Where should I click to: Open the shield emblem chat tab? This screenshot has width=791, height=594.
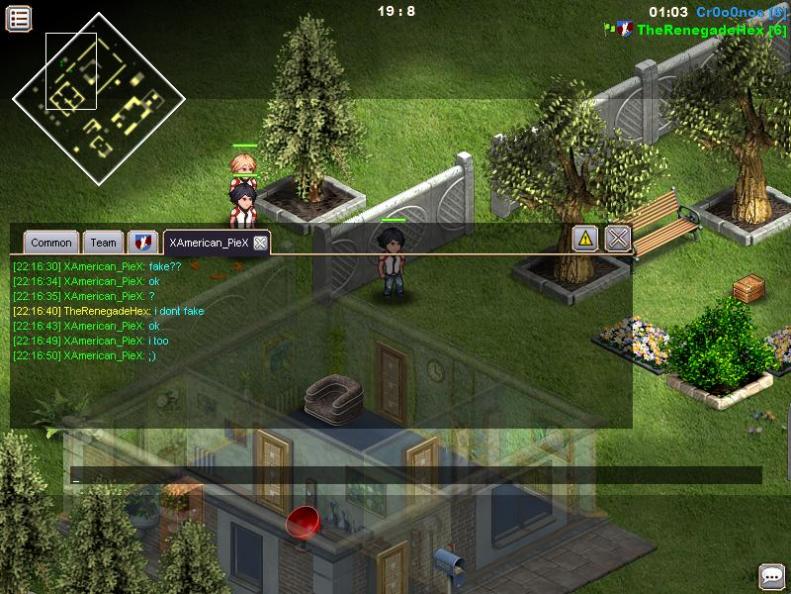pyautogui.click(x=144, y=242)
